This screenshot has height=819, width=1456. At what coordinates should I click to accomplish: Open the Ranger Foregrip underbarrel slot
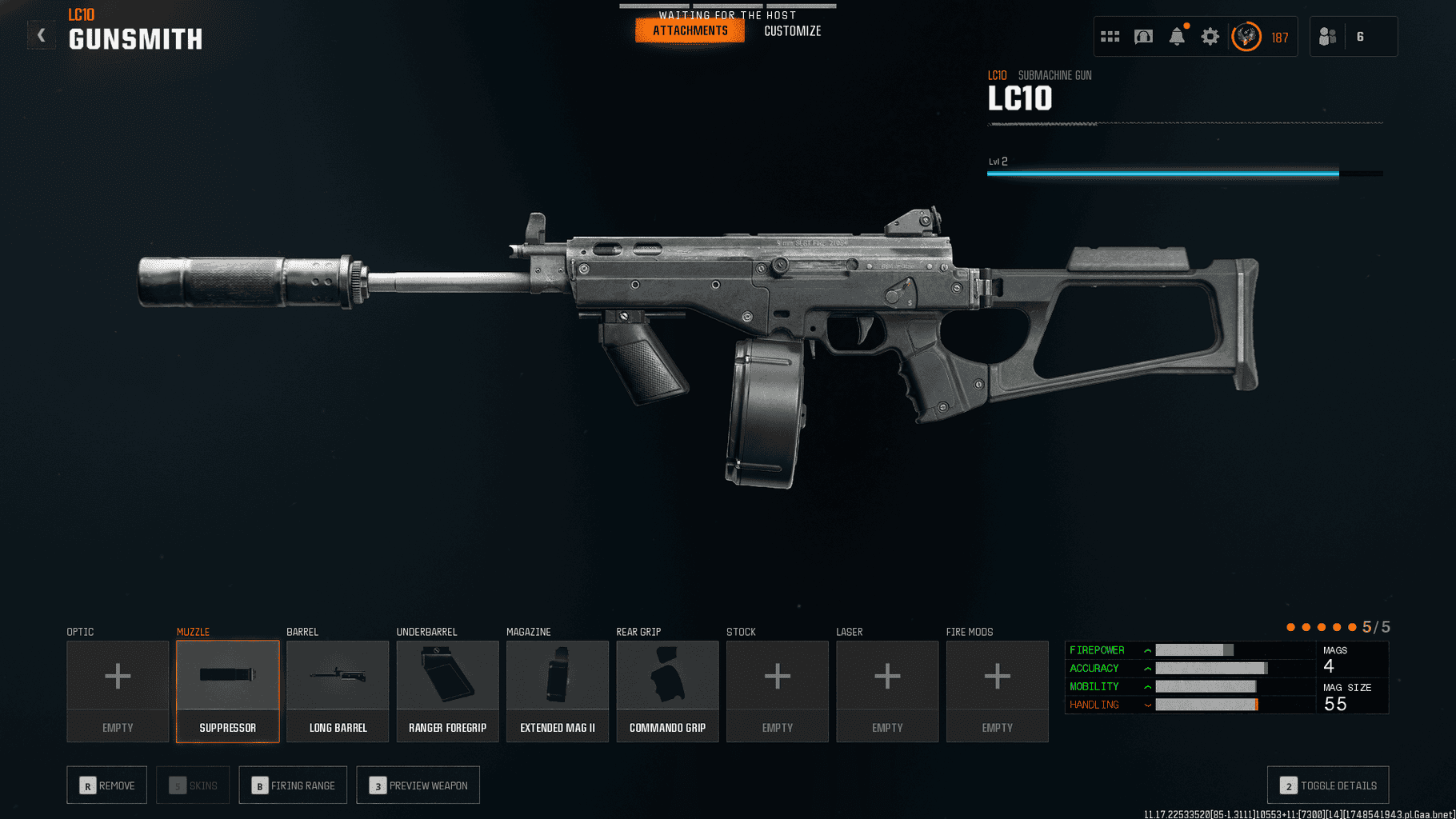click(x=447, y=691)
